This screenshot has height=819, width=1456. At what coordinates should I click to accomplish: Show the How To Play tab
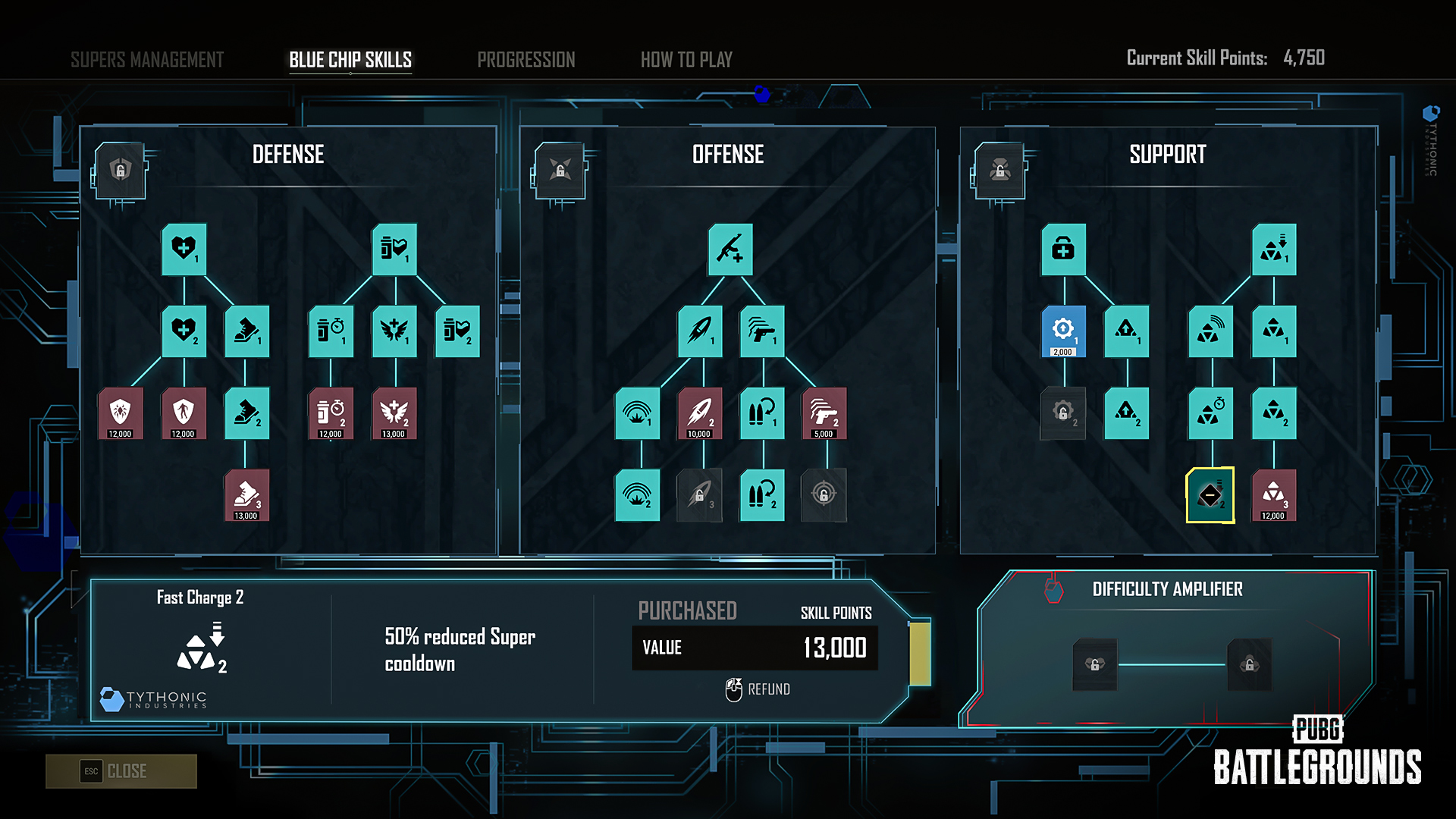(x=686, y=60)
